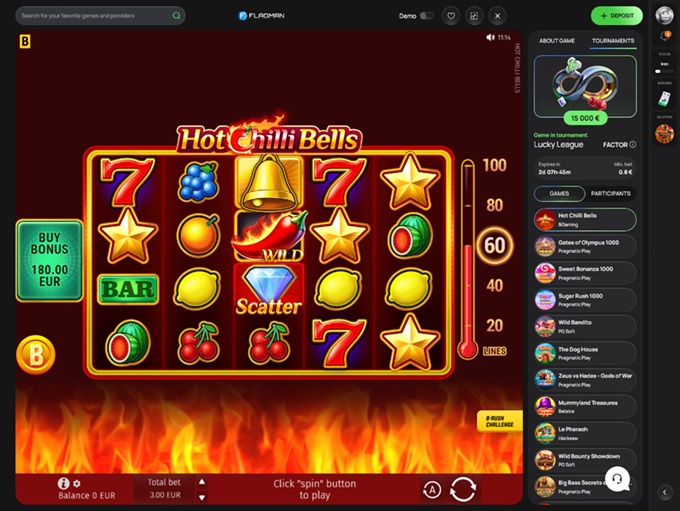
Task: Increase total bet with the up arrow
Action: pyautogui.click(x=202, y=481)
